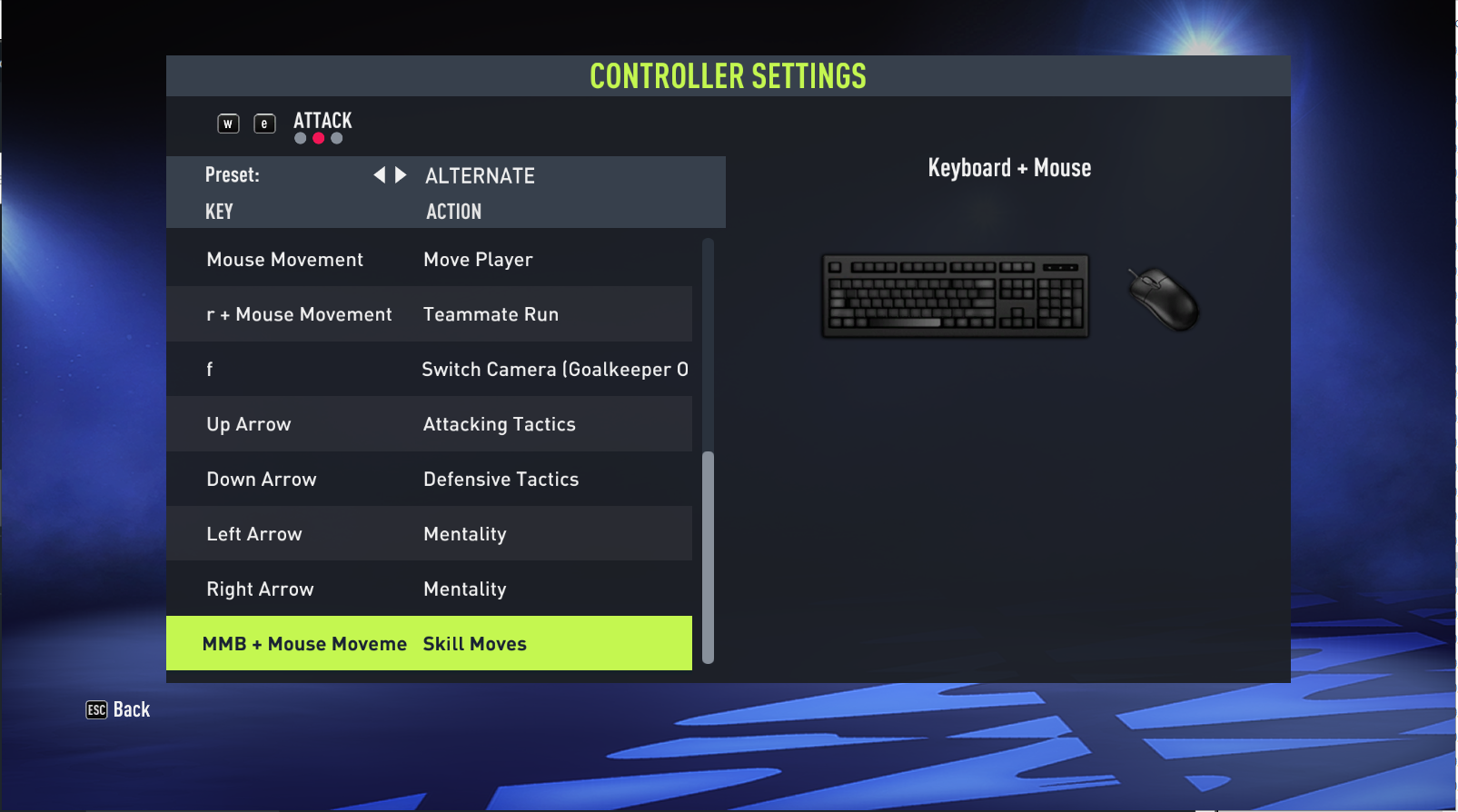This screenshot has height=812, width=1458.
Task: Switch to the ATTACK settings tab
Action: [x=322, y=120]
